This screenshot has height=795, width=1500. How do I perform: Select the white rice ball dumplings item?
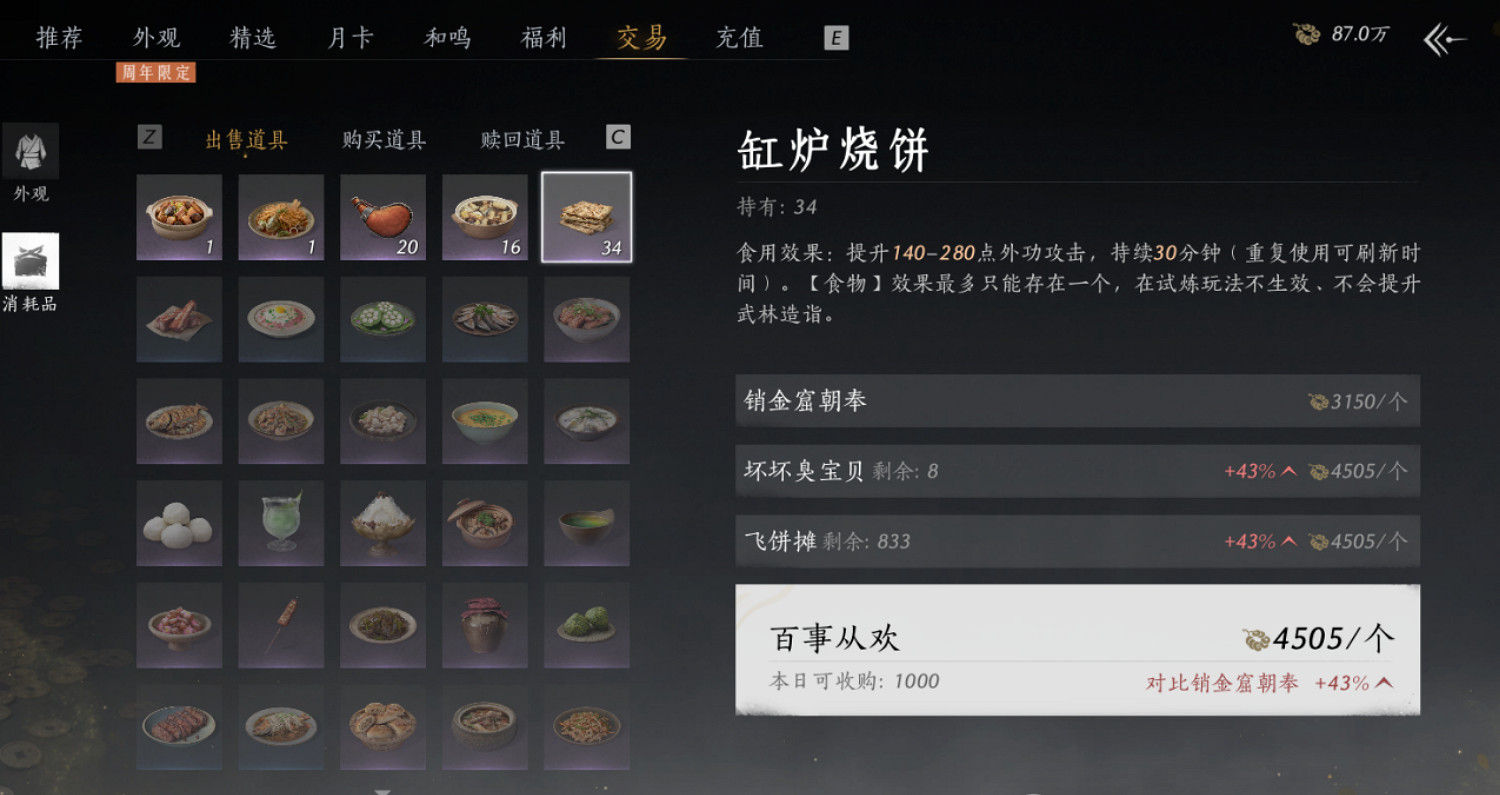pos(179,523)
